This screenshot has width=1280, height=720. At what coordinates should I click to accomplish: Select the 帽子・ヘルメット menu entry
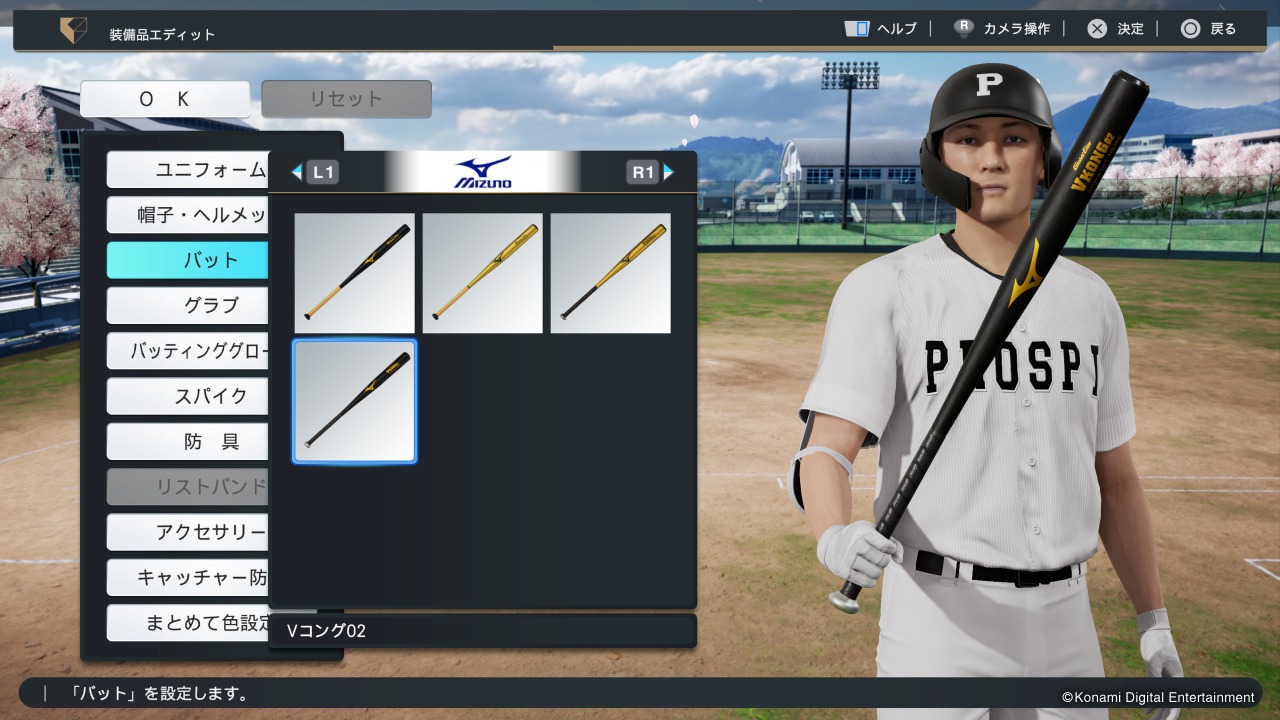188,215
